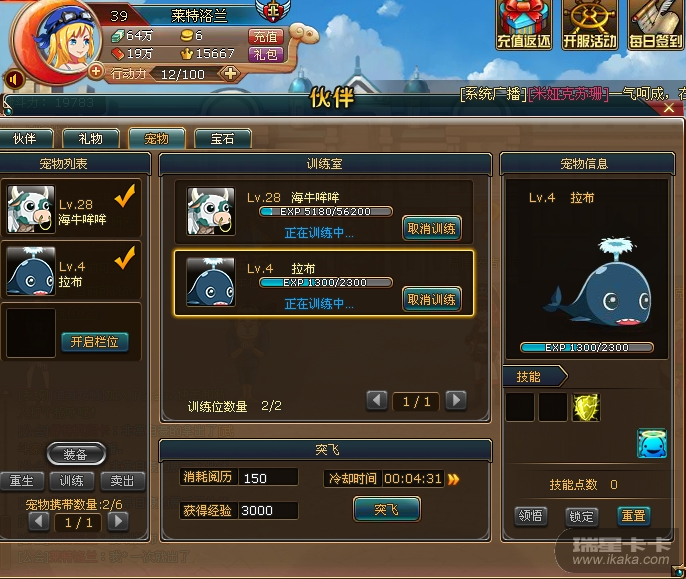Click the 突飞 button
The width and height of the screenshot is (686, 579).
pos(386,510)
